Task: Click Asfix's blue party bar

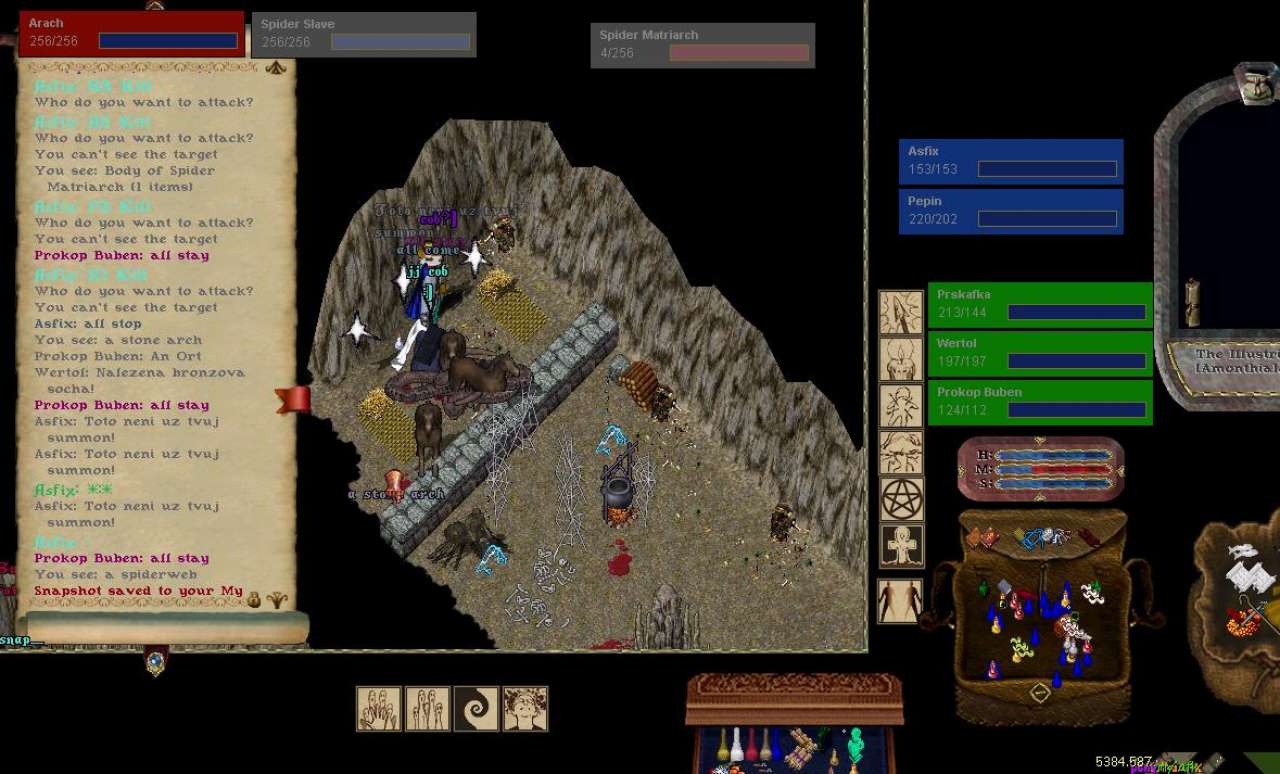Action: pyautogui.click(x=1010, y=161)
